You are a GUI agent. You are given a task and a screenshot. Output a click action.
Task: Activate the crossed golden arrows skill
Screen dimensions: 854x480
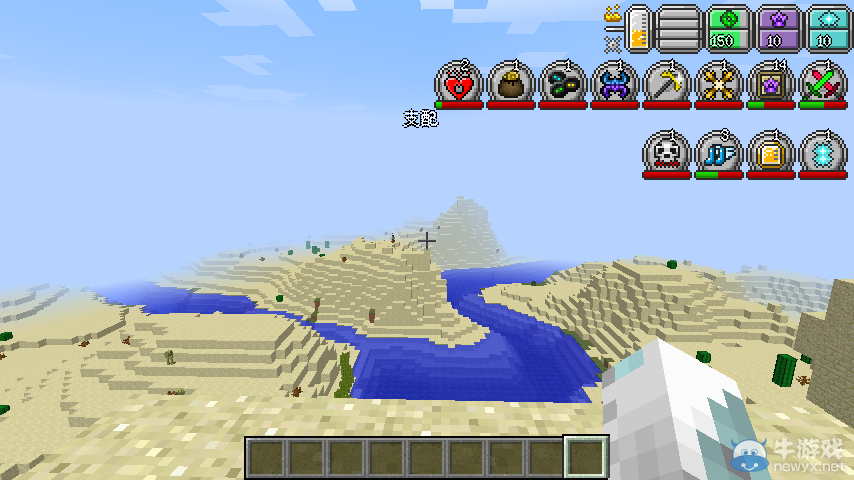(x=719, y=83)
